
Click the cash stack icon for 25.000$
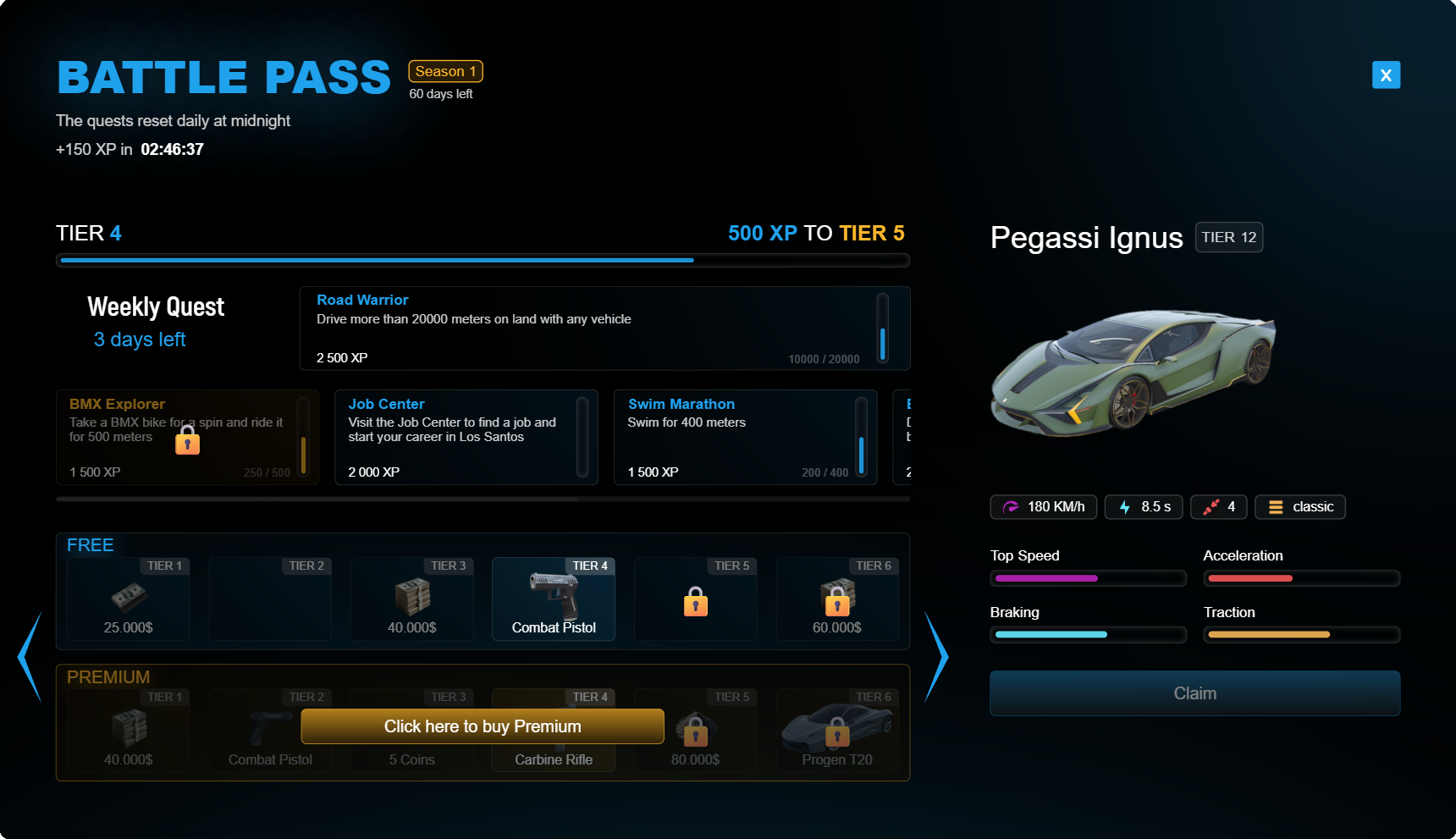tap(128, 595)
